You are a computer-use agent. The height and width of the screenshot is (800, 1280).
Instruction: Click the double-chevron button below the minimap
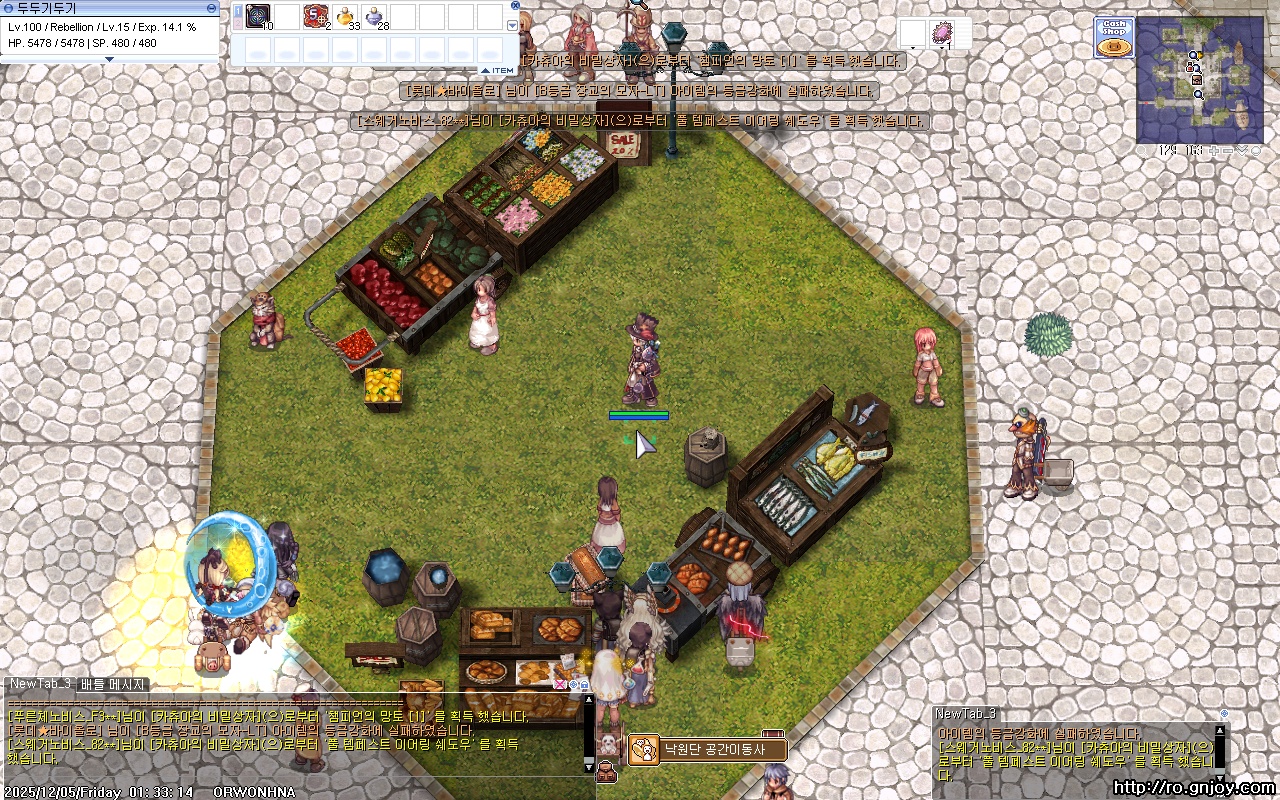point(1242,151)
